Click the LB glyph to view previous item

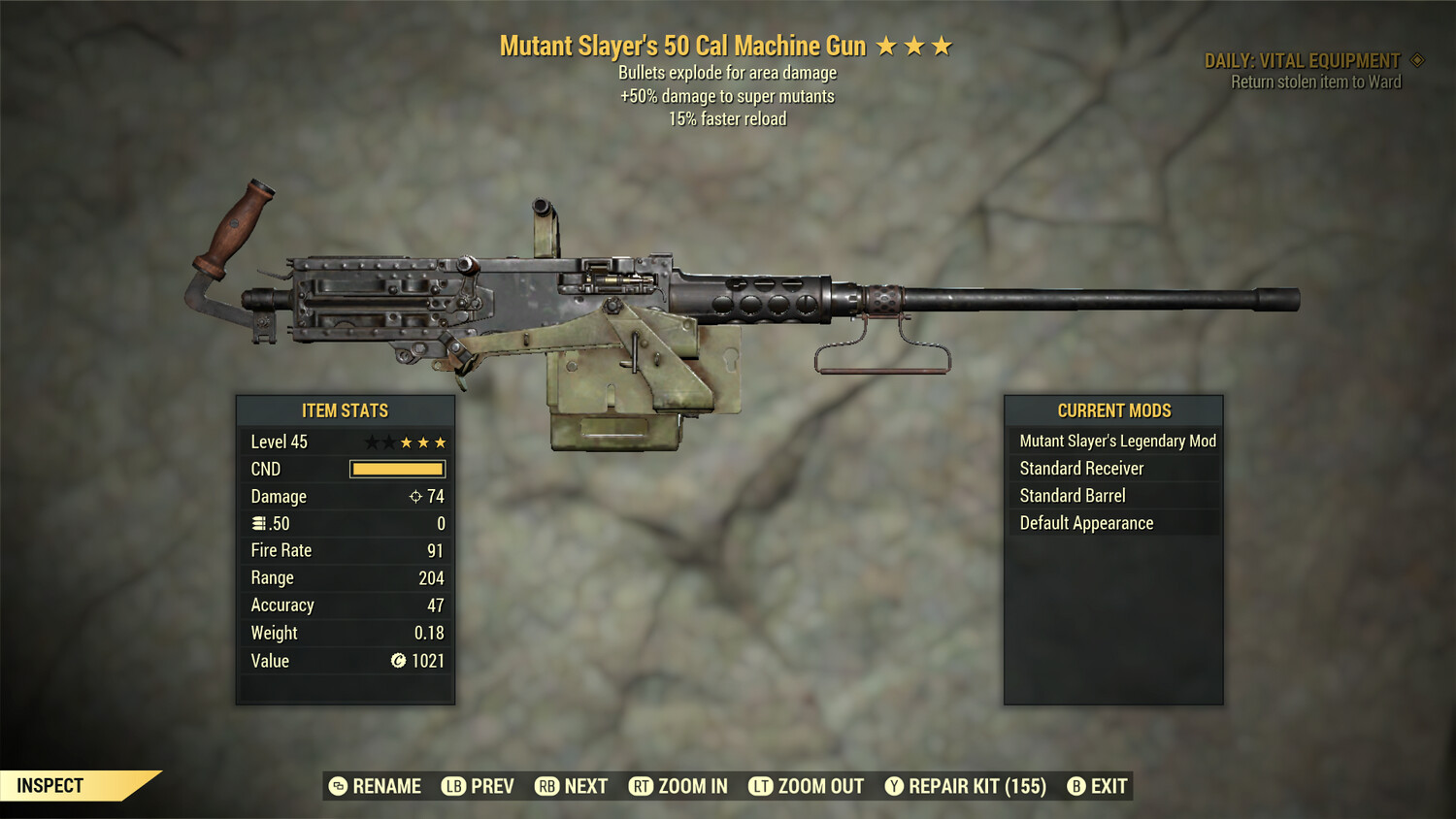(x=452, y=786)
